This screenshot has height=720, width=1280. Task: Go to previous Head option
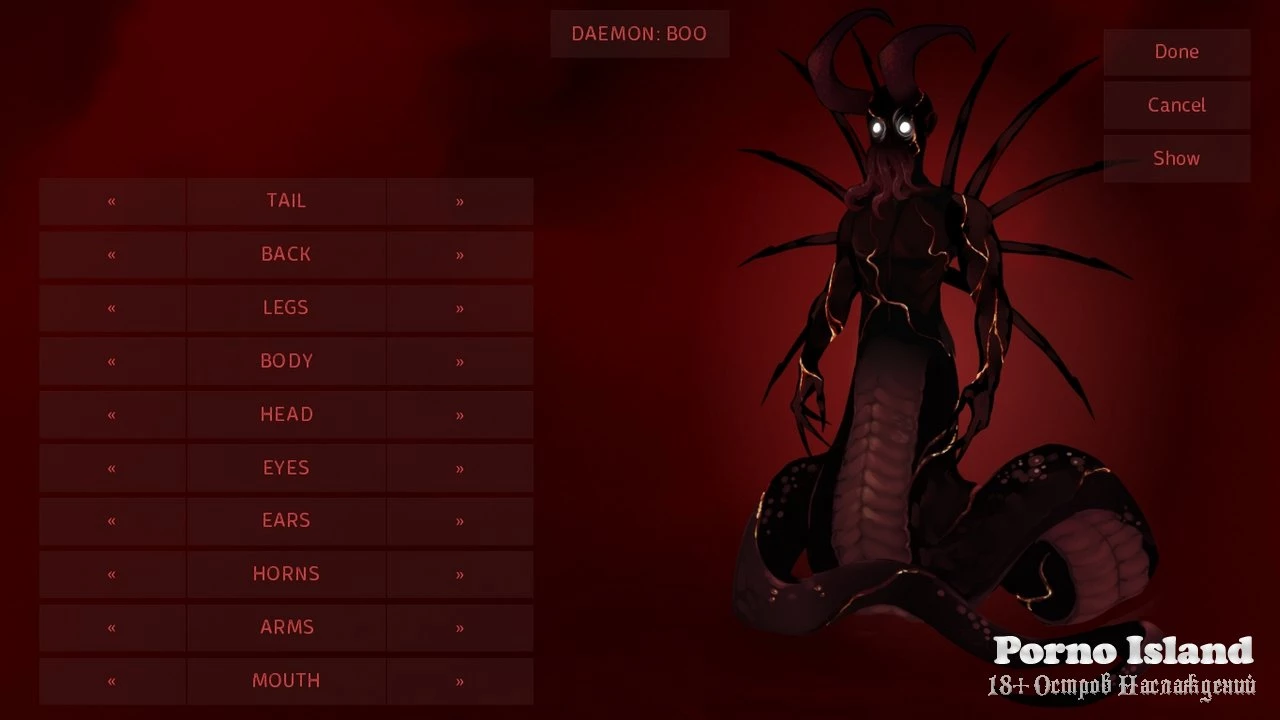[112, 415]
